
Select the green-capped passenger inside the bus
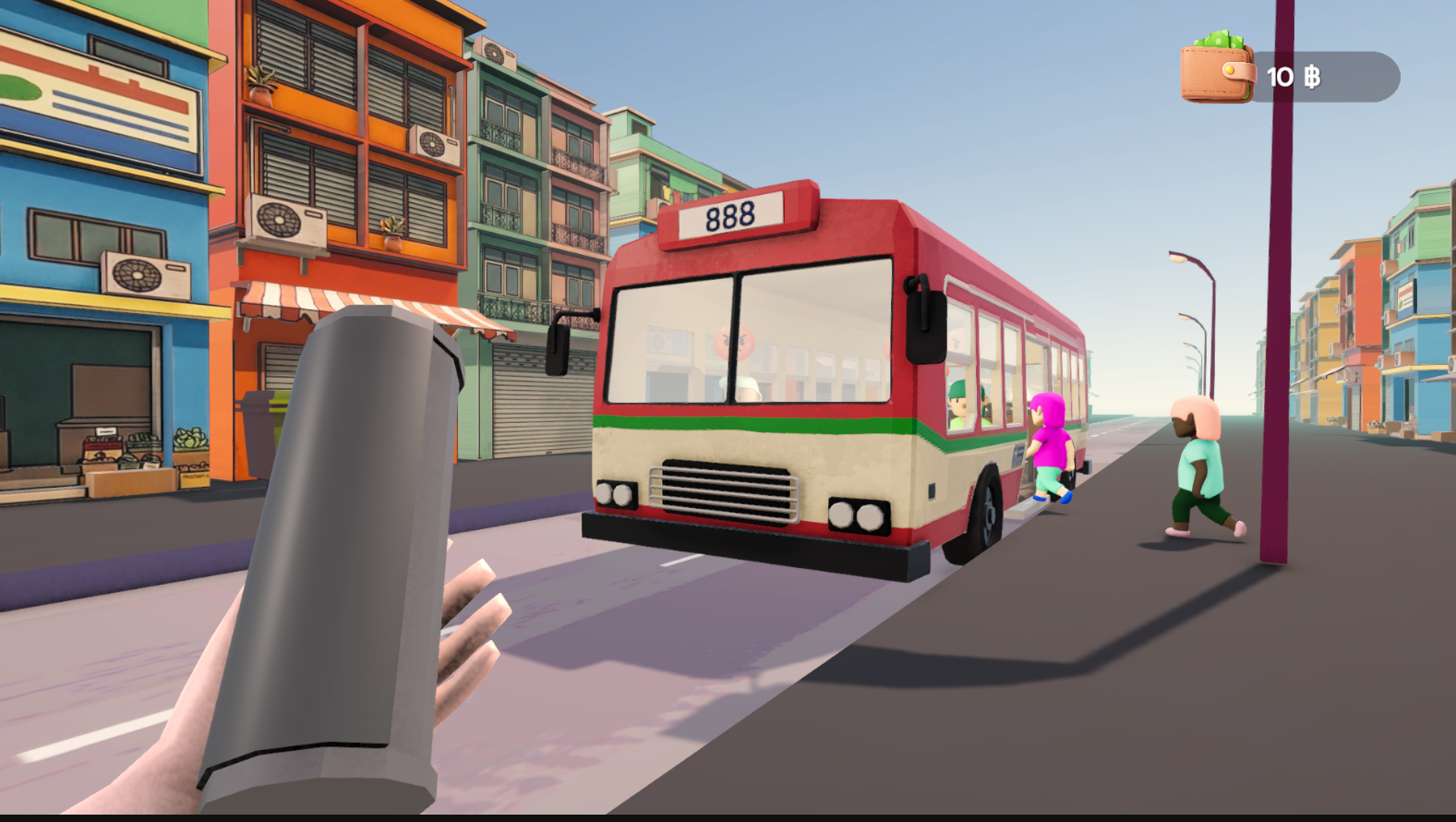(958, 400)
